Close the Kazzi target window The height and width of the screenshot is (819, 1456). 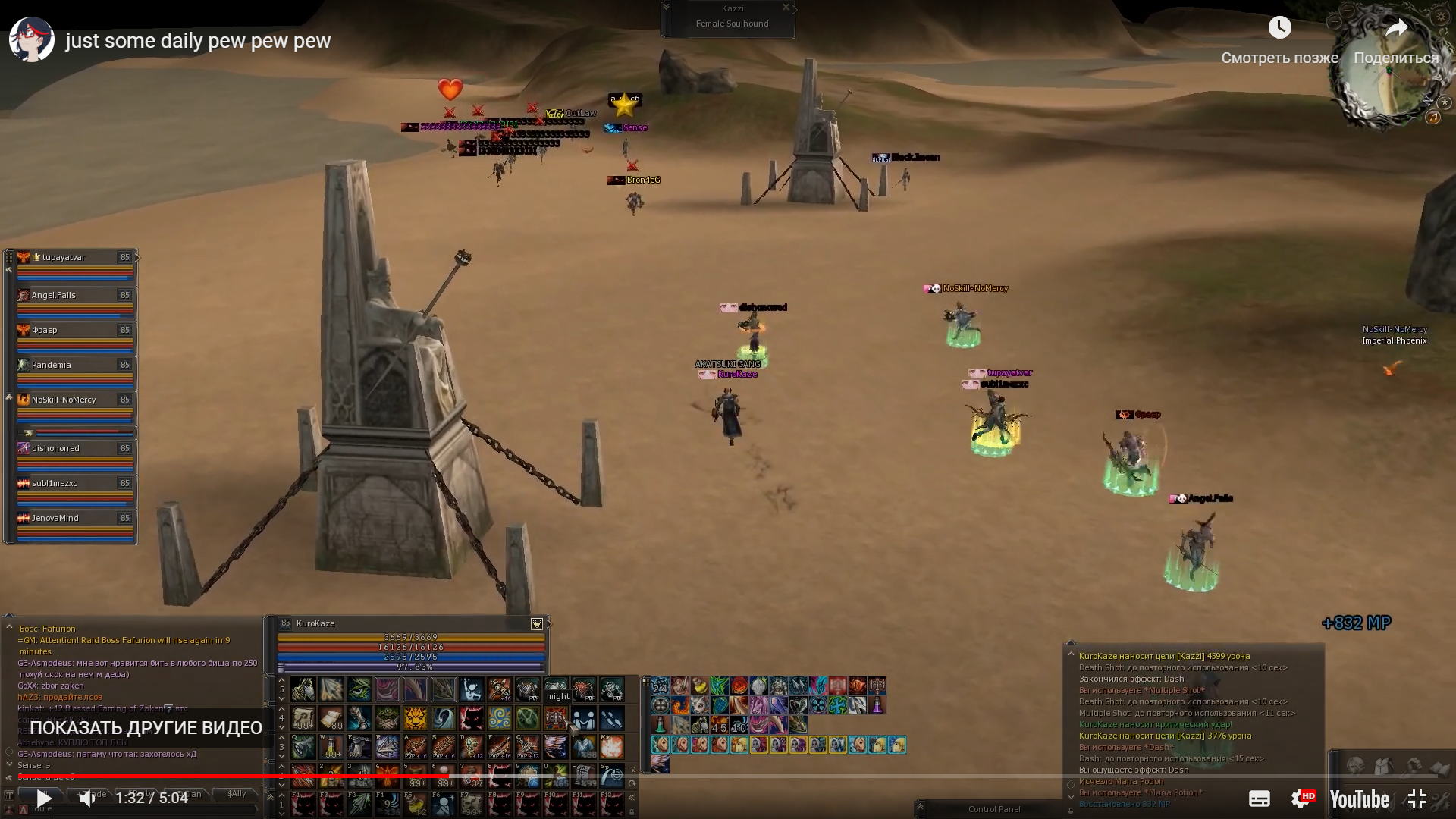786,8
